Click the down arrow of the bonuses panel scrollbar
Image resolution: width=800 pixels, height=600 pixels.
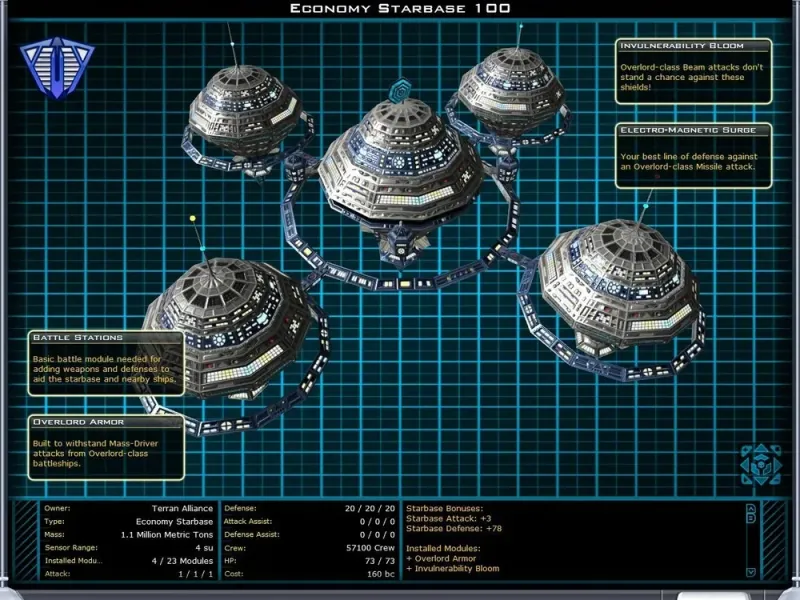coord(751,572)
